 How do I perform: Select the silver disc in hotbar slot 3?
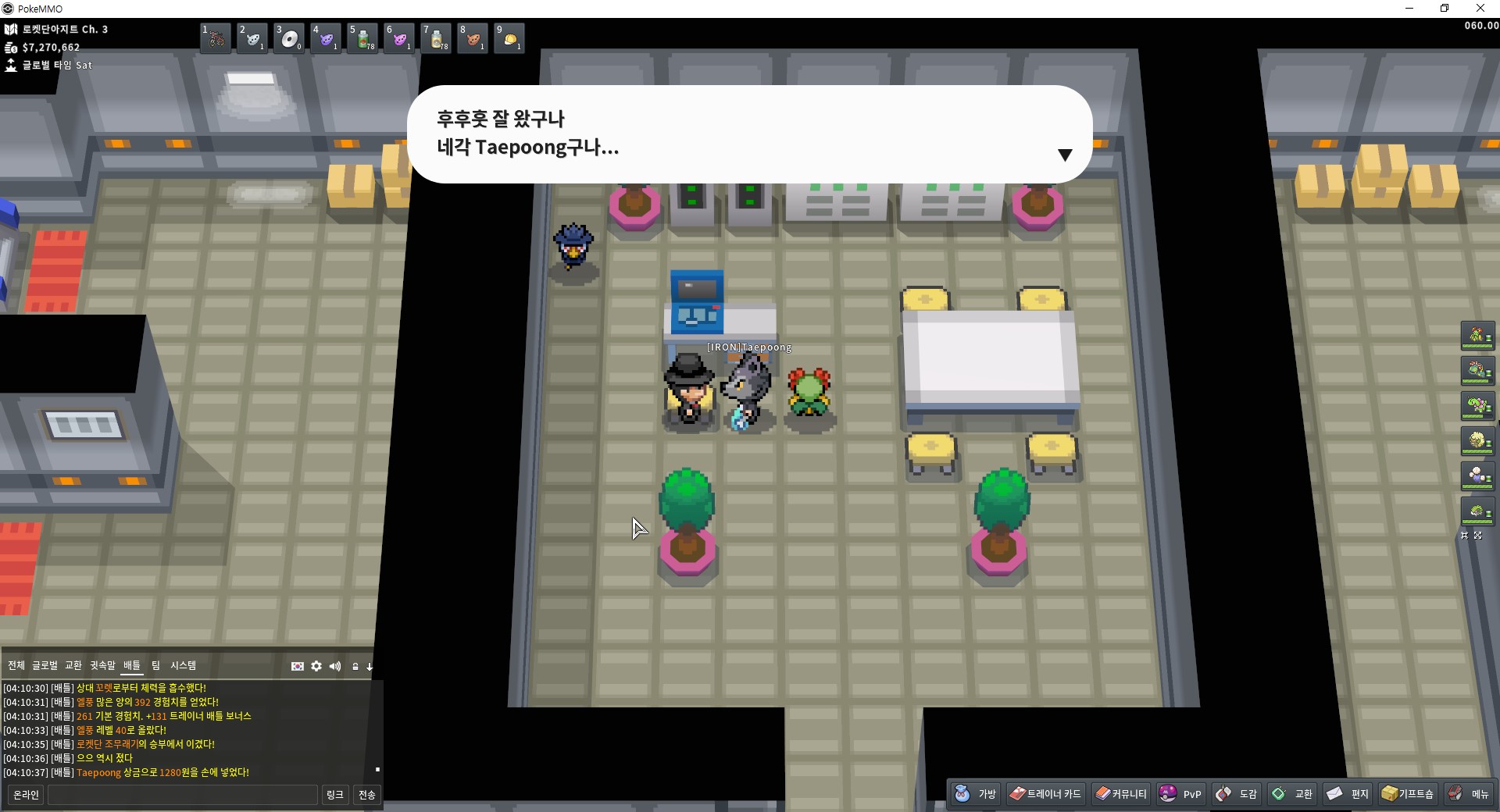coord(290,38)
